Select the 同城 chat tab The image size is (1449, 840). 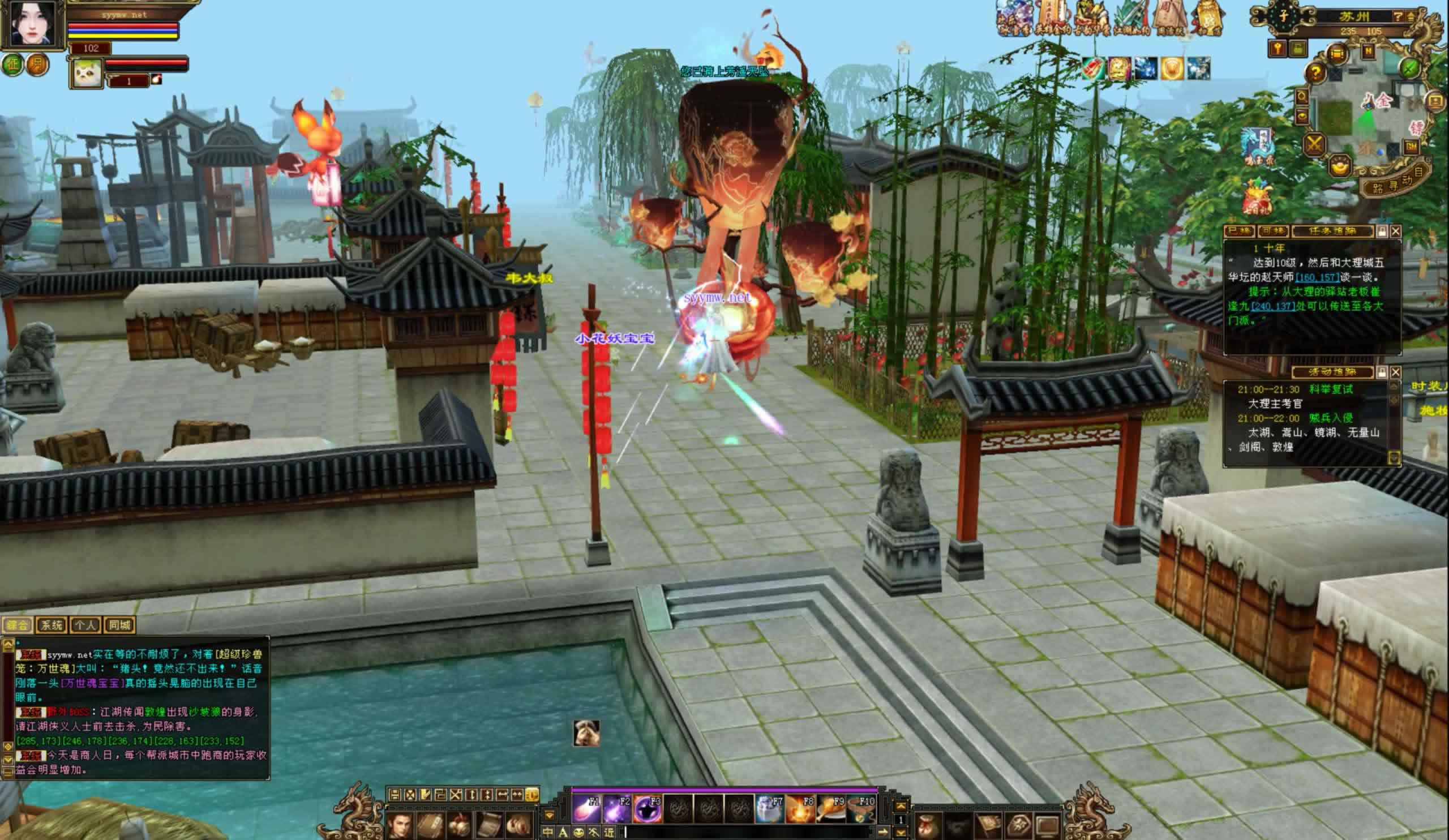(119, 625)
